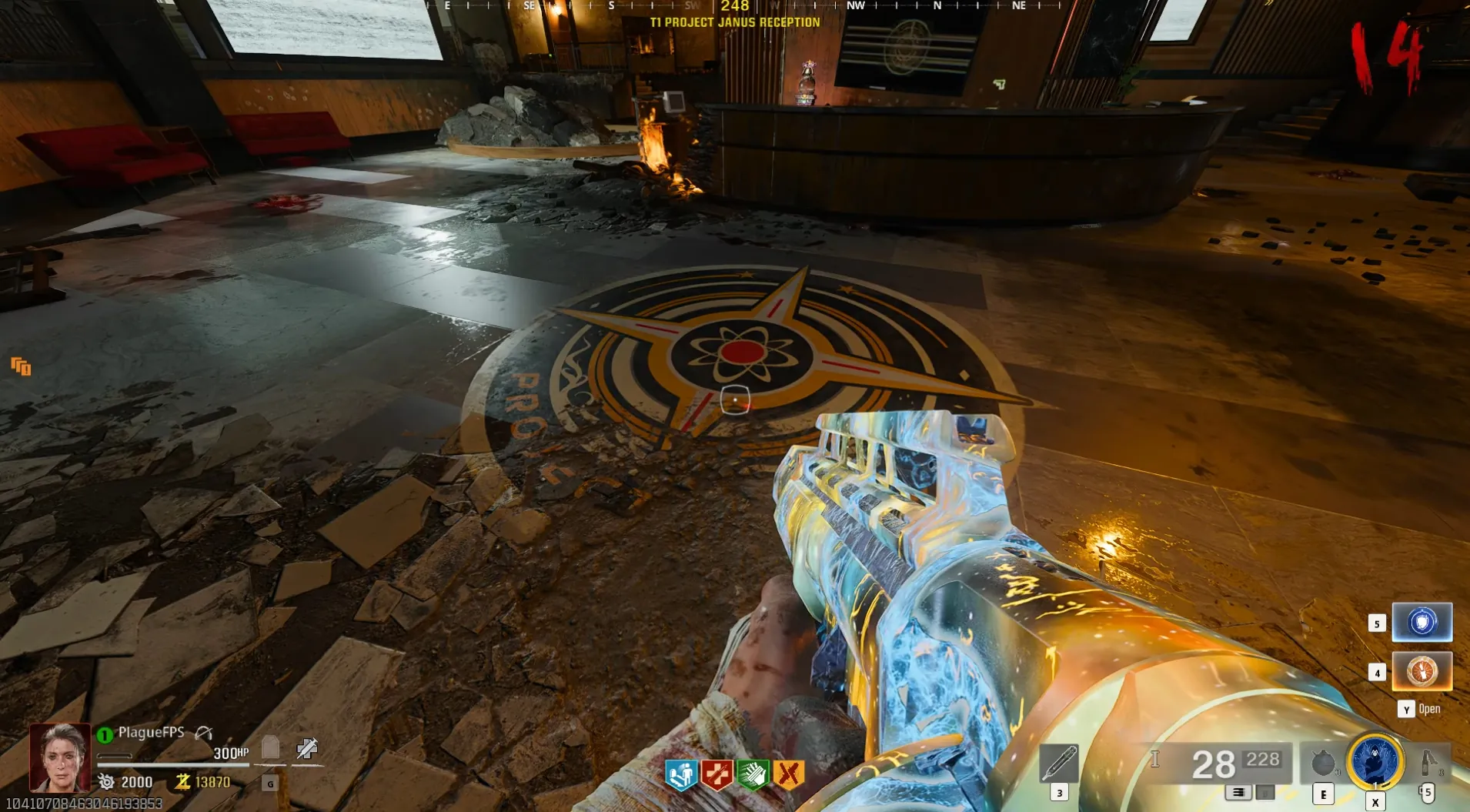Select the green hand-shaped perk icon
Screen dimensions: 1470x812
[753, 774]
